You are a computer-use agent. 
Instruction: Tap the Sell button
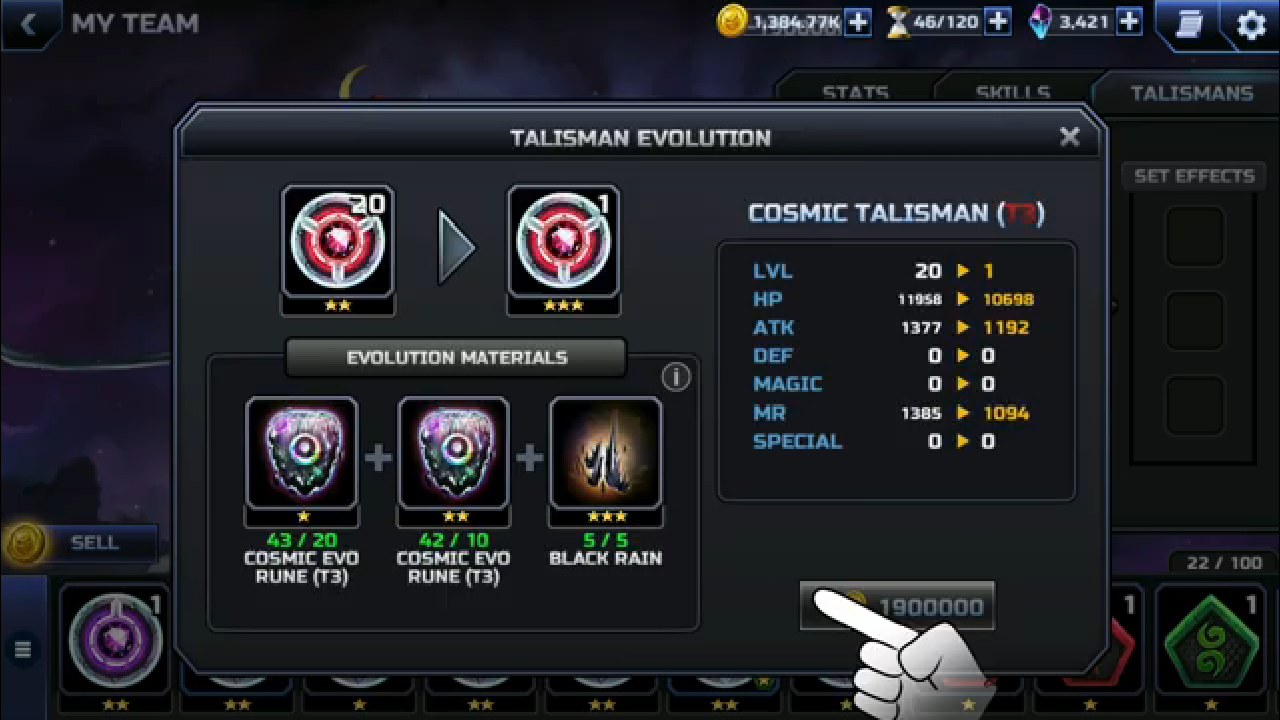(94, 543)
